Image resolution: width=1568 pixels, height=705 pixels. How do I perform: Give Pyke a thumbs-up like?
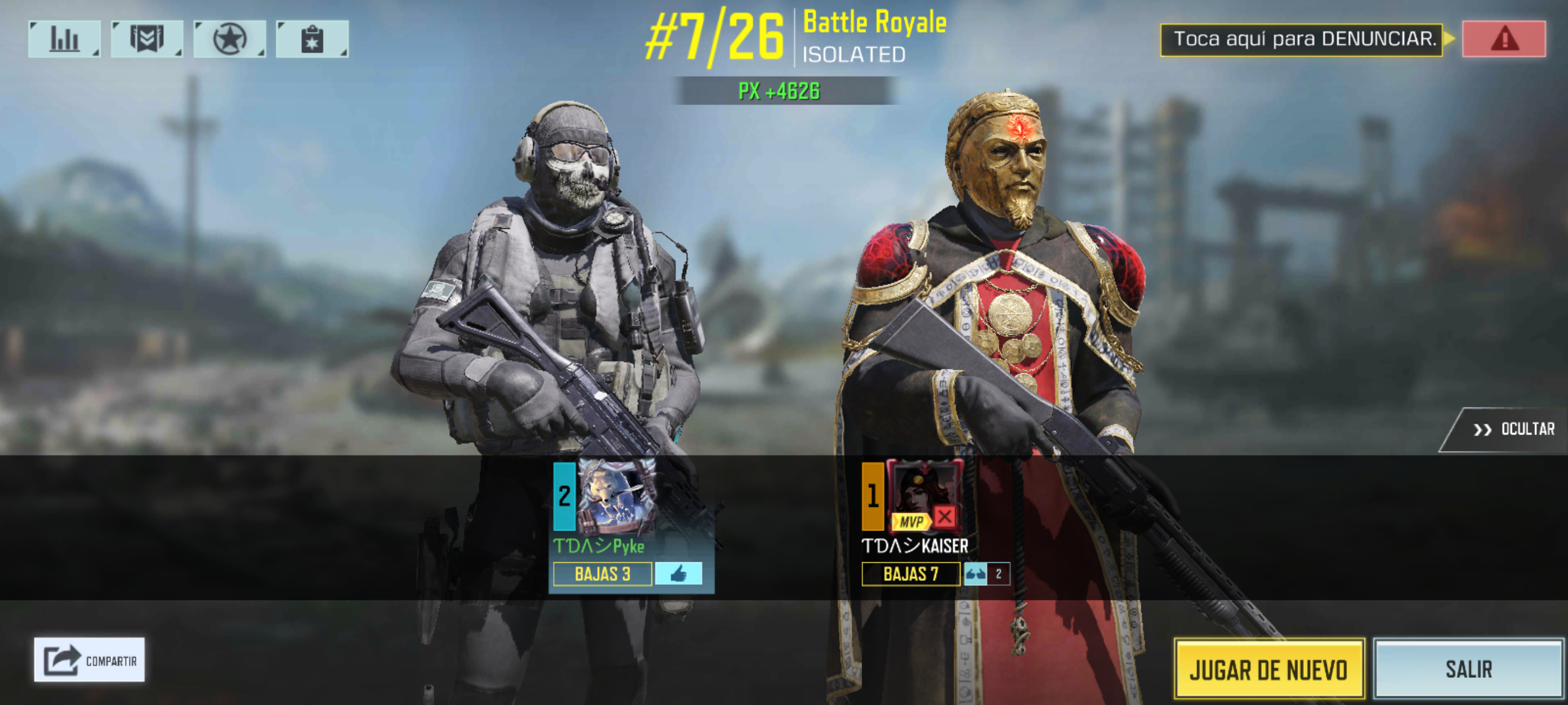coord(678,574)
